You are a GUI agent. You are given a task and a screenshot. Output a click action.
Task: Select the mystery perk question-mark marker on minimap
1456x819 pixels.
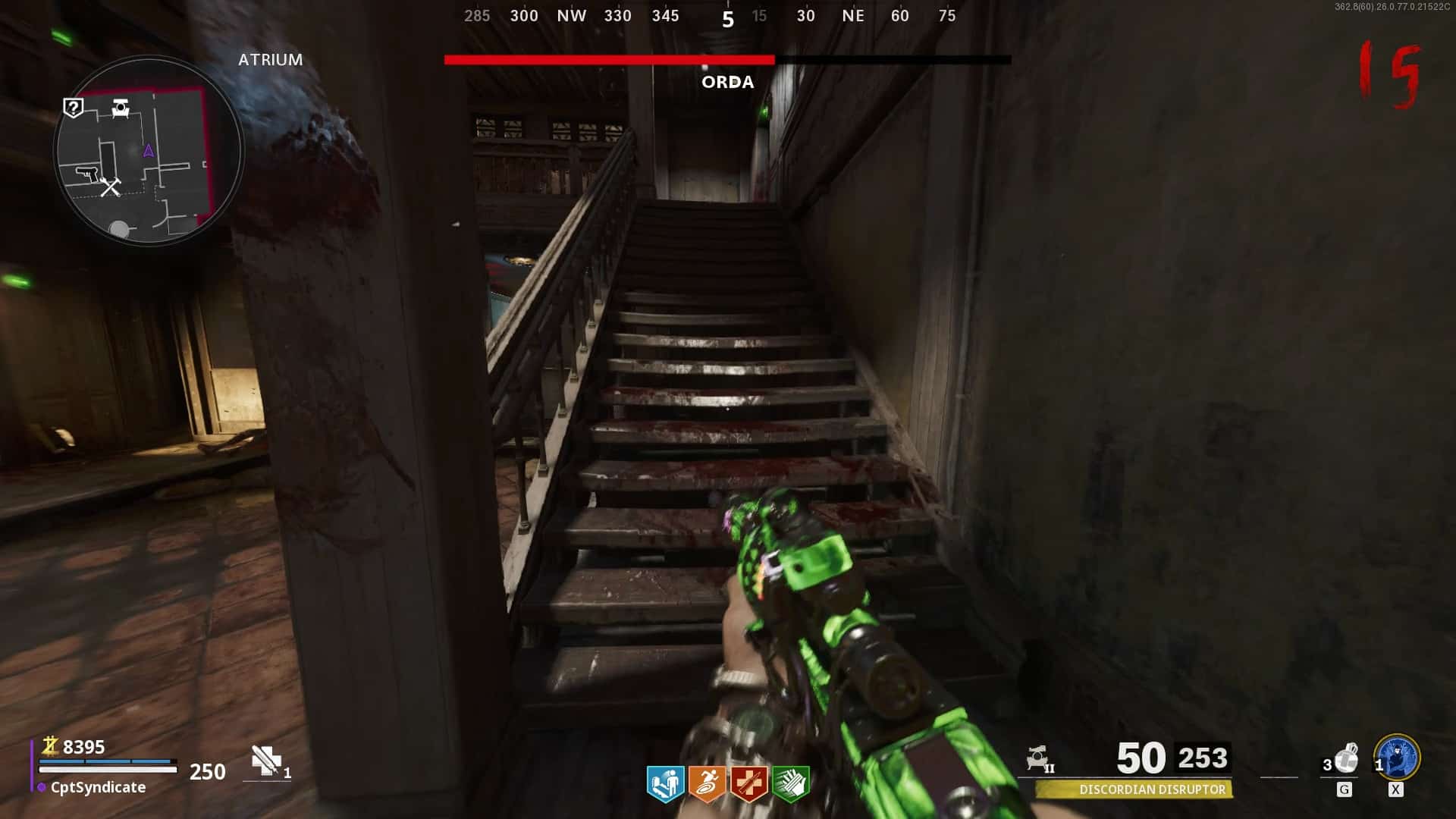(73, 108)
